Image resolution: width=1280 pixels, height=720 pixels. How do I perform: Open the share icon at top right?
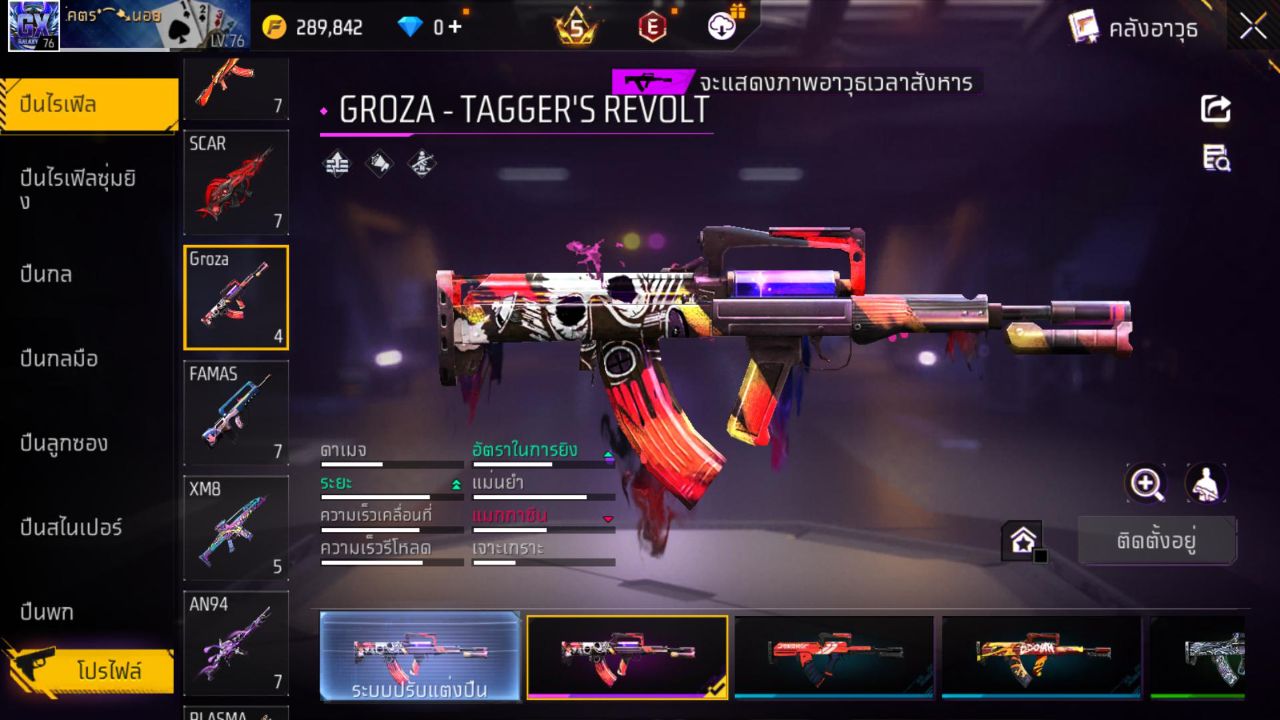(1214, 110)
